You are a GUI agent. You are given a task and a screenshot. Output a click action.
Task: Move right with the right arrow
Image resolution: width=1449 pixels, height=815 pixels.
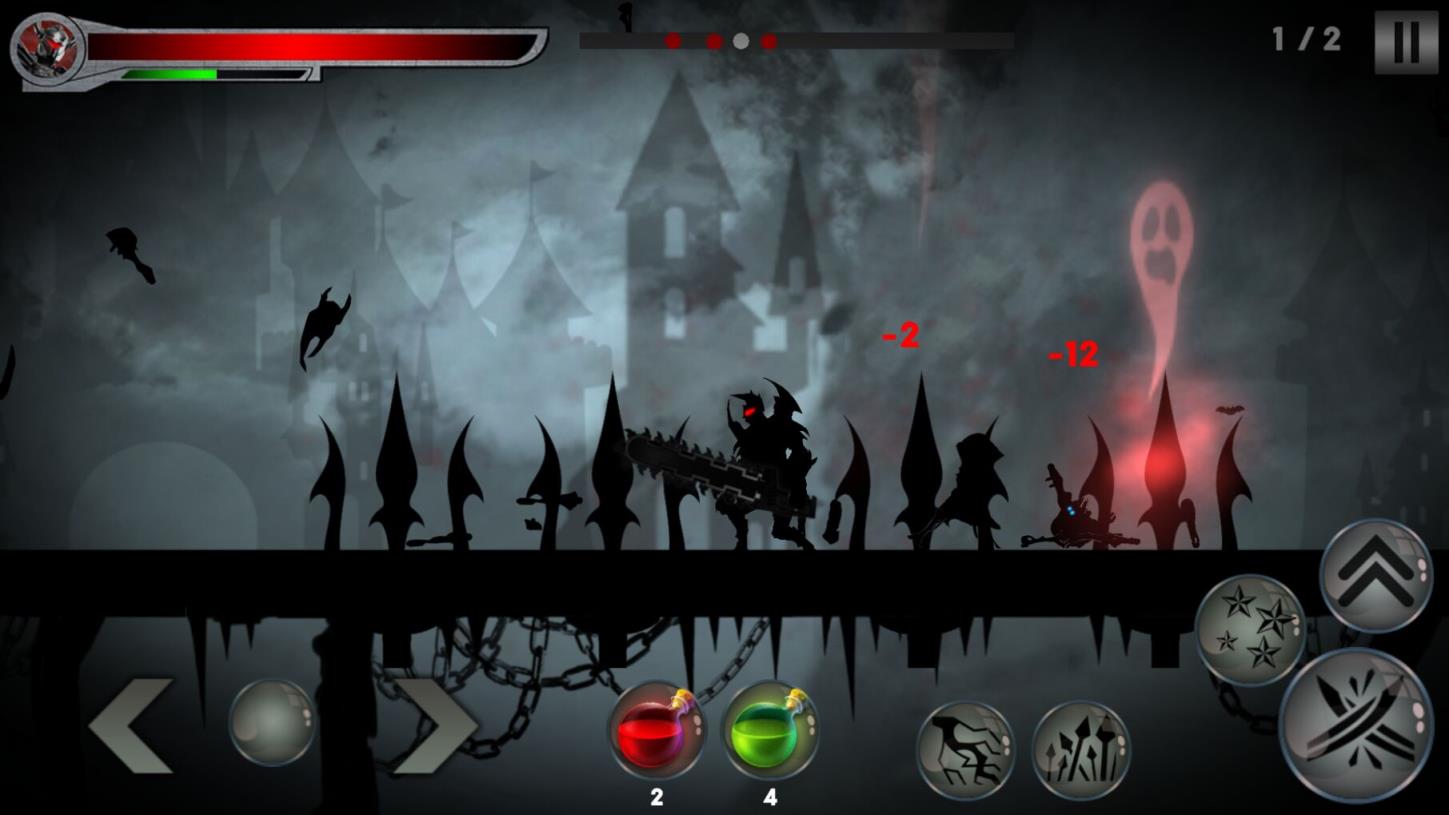pos(435,726)
